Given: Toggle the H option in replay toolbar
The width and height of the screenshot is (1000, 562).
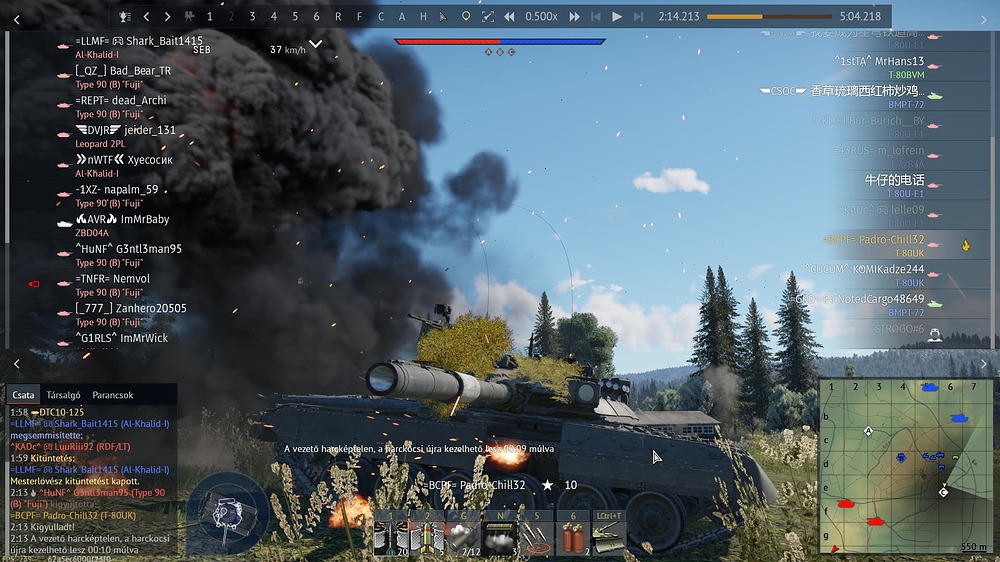Looking at the screenshot, I should pyautogui.click(x=423, y=16).
